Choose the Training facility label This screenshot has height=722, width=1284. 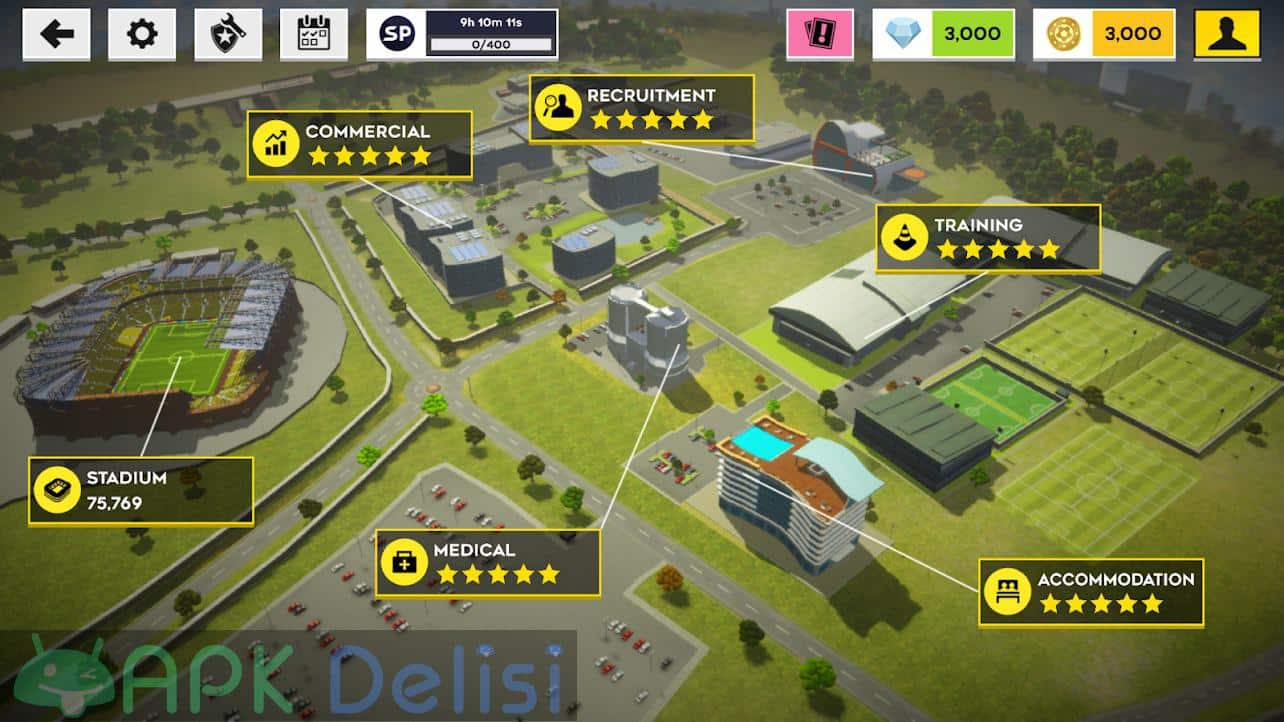point(988,238)
